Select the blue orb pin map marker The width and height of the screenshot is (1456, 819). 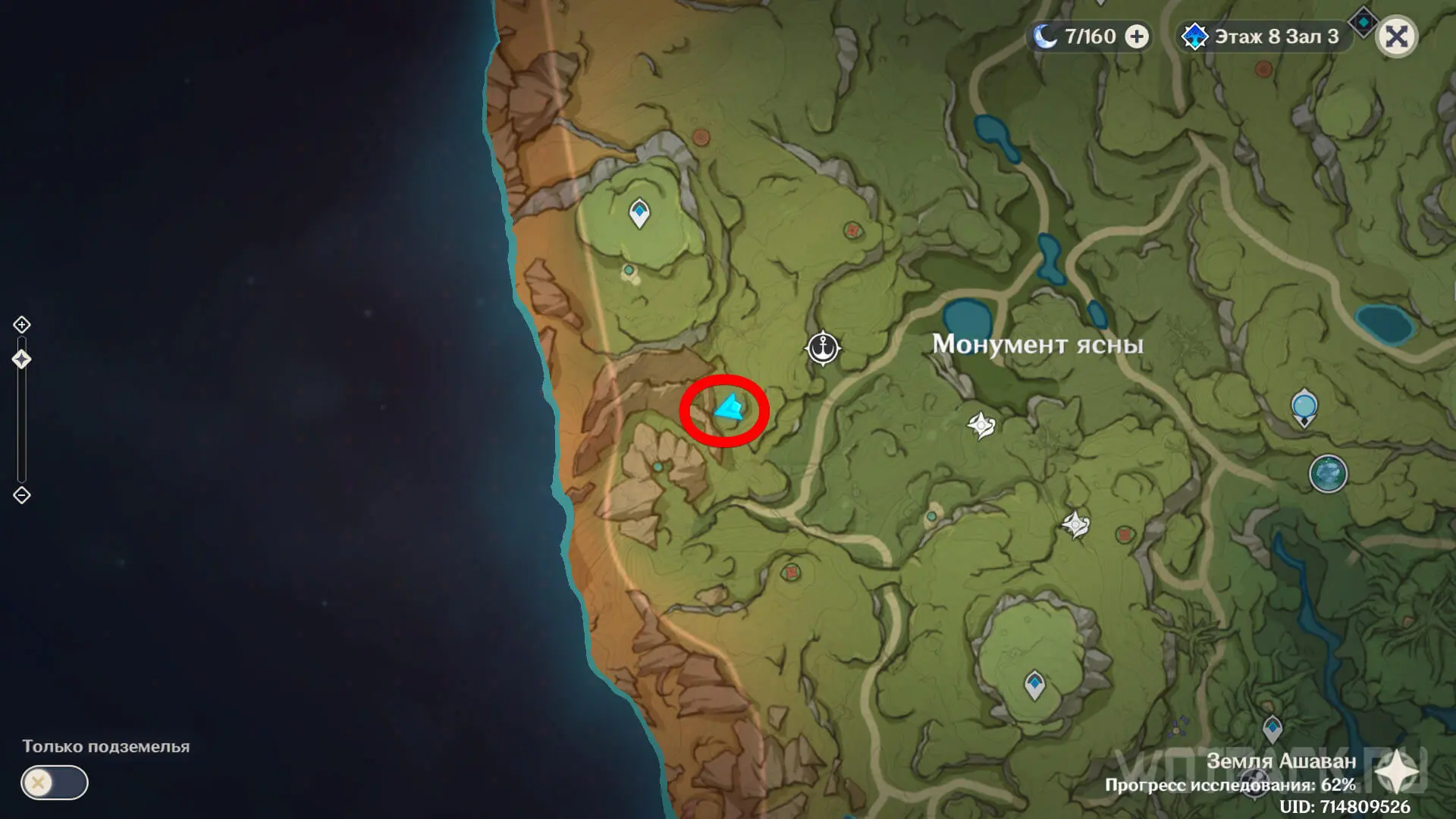pos(1304,406)
